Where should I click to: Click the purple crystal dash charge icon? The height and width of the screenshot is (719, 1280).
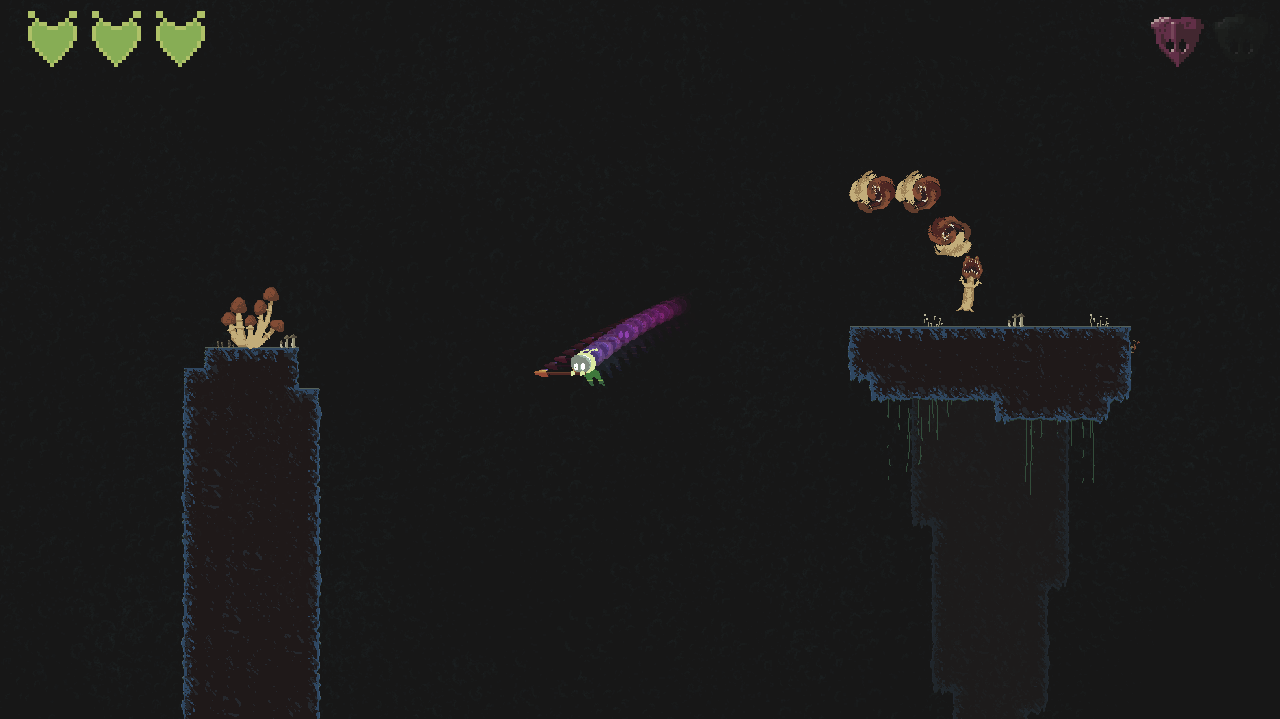coord(1176,40)
